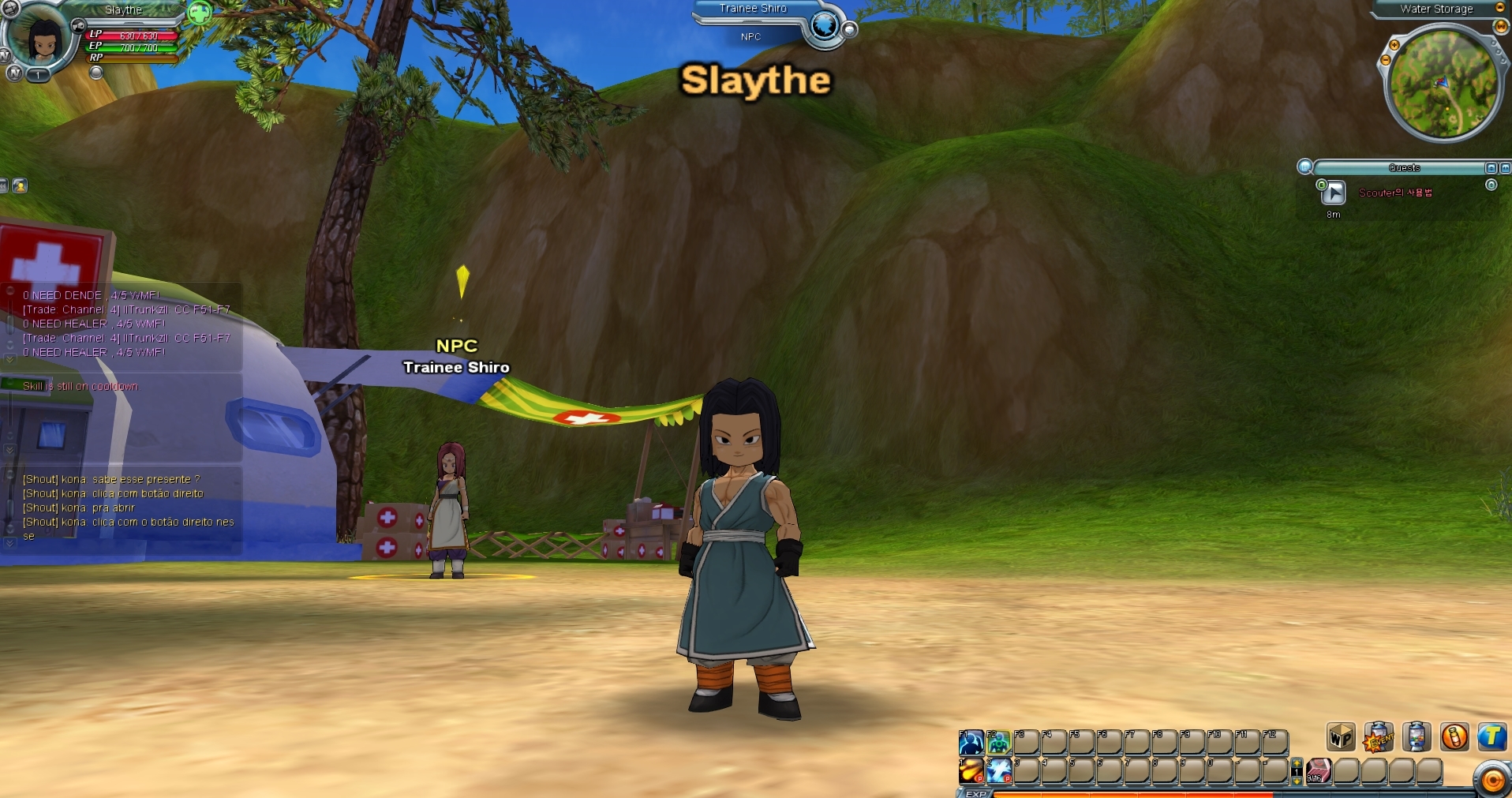Image resolution: width=1512 pixels, height=798 pixels.
Task: Use the fireball skill in slot 1
Action: coord(971,770)
